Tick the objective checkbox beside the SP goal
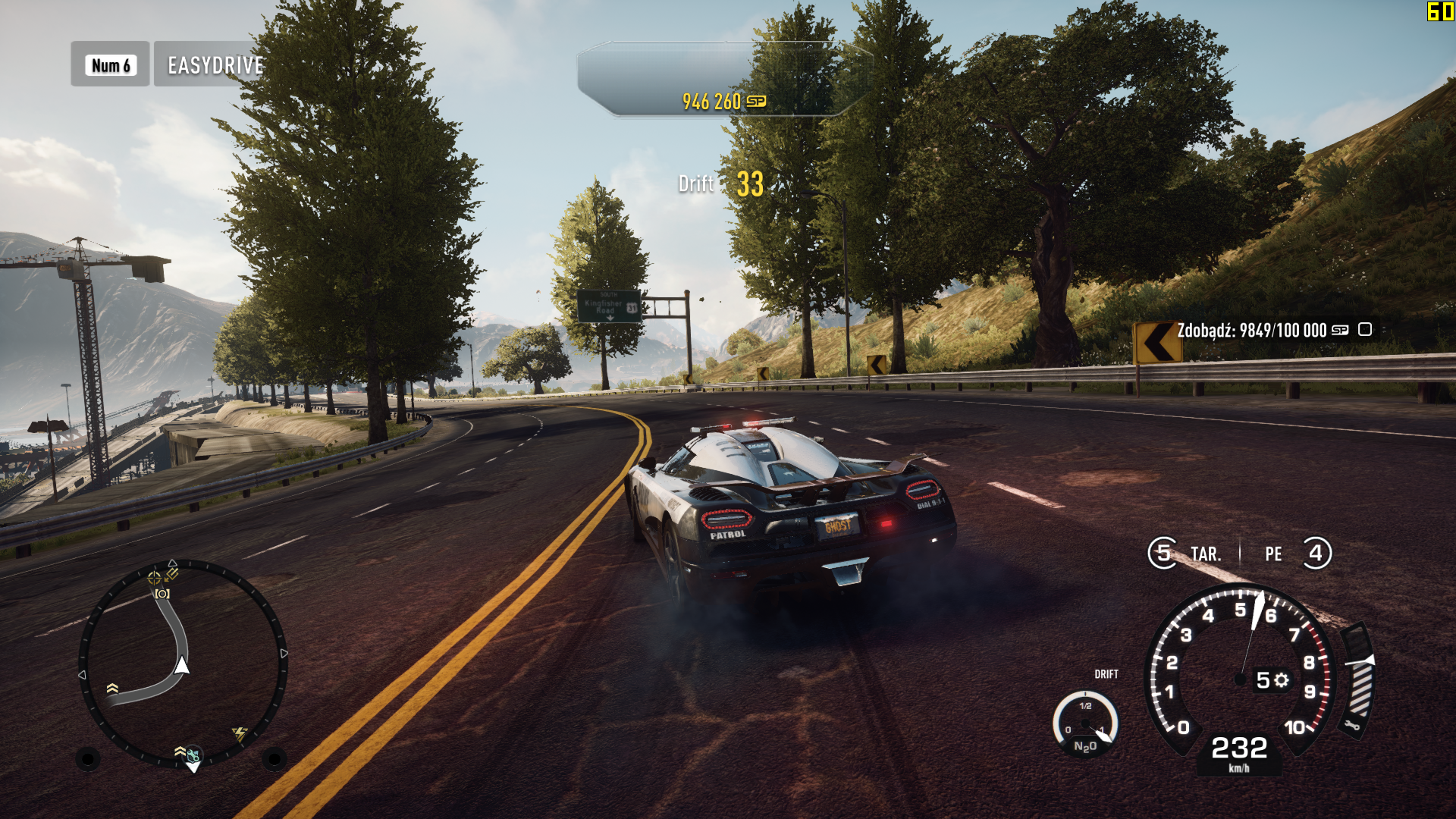Screen dimensions: 1456x819 1365,329
